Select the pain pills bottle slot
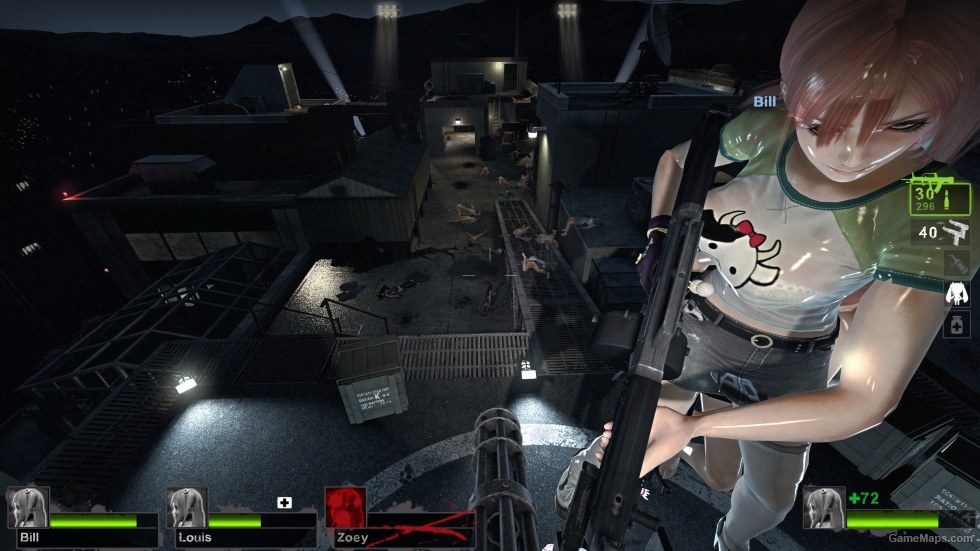Screen dimensions: 980x551 (957, 324)
